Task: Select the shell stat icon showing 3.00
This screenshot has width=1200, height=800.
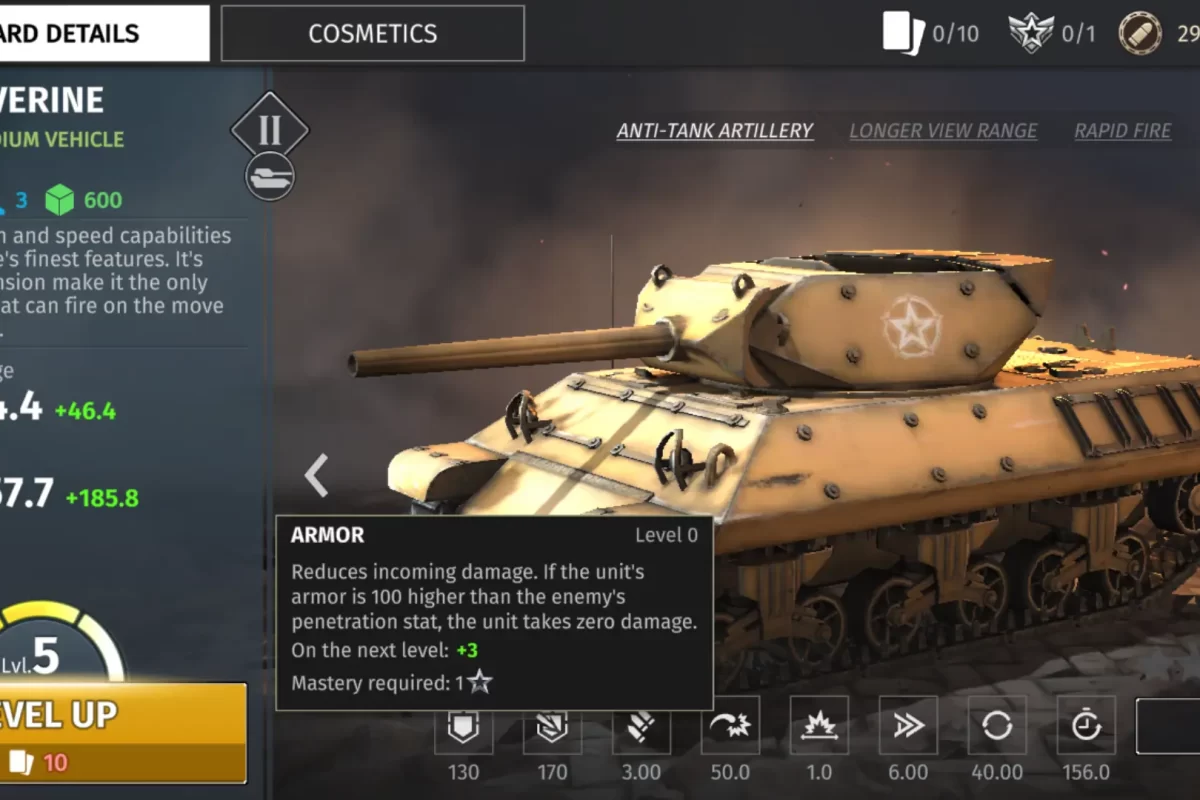Action: 641,726
